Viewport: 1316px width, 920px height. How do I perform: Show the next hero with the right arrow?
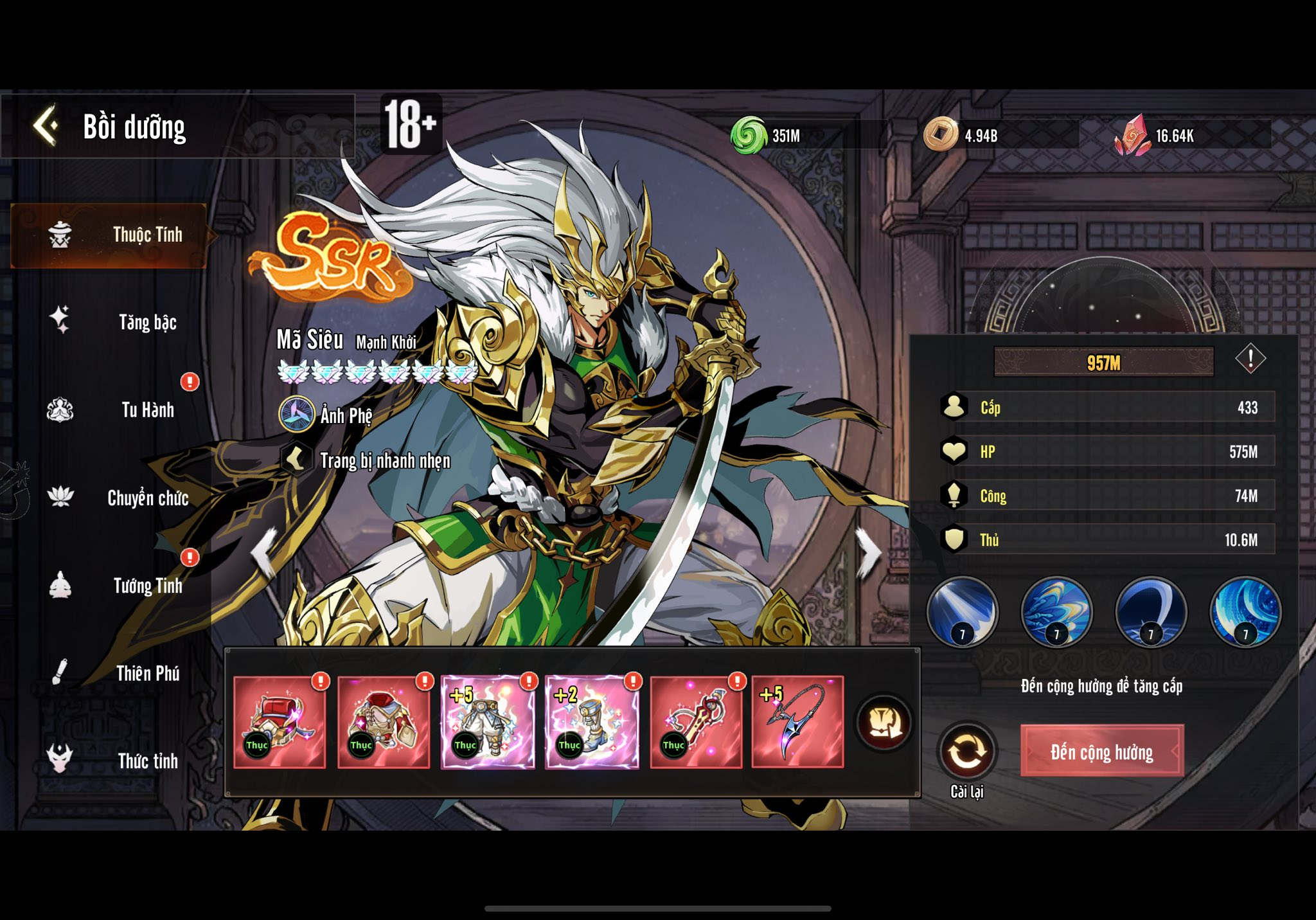coord(869,552)
